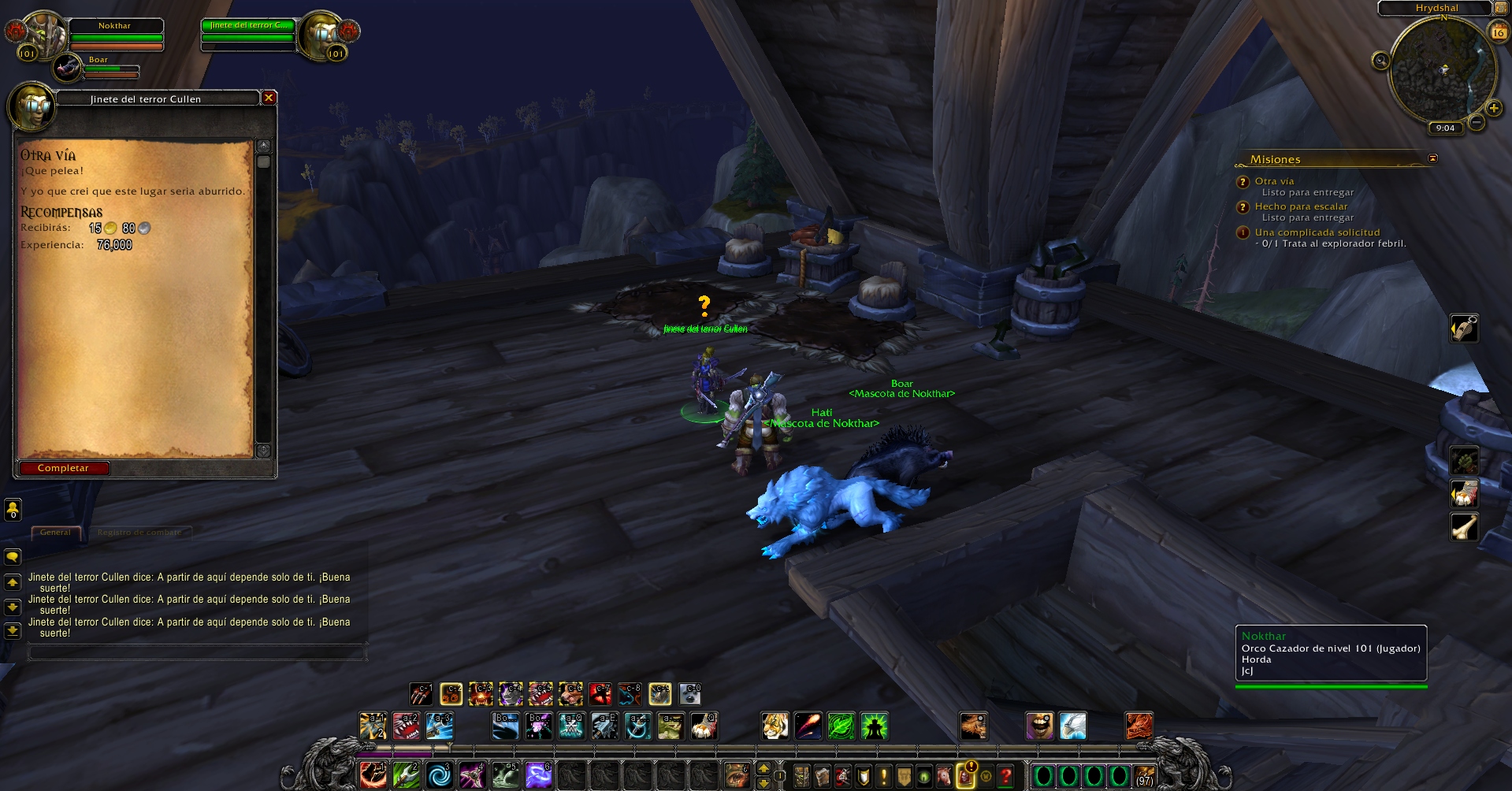Use the green leaf swirl ability icon
Screen dimensions: 1512x791
tap(841, 726)
